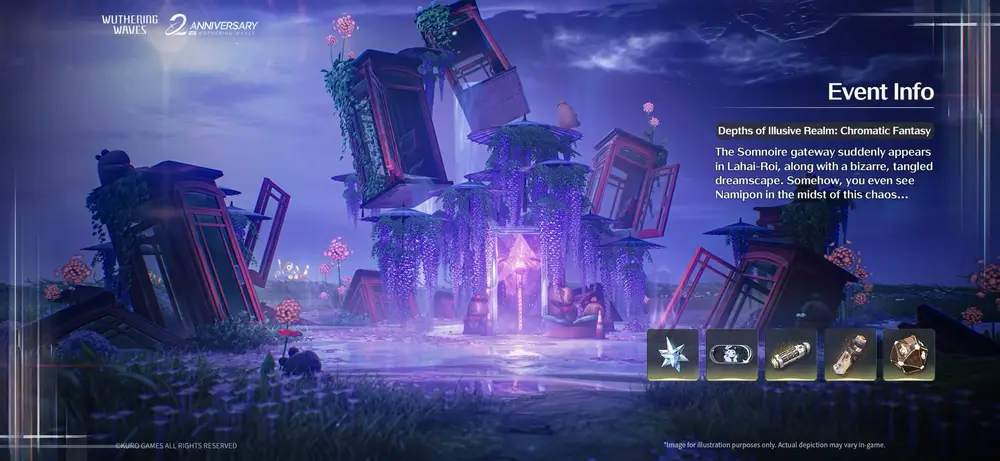Select the bronze polyhedron core reward
The width and height of the screenshot is (1000, 461).
(909, 355)
